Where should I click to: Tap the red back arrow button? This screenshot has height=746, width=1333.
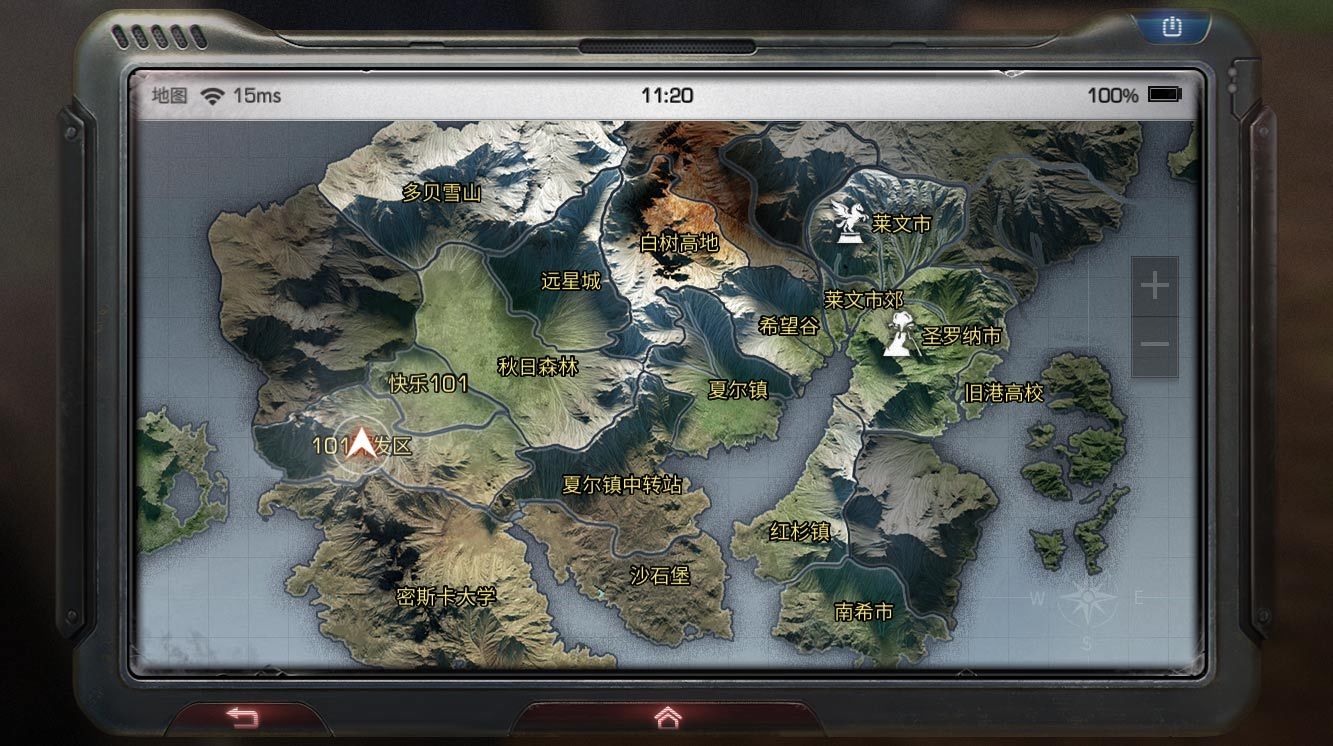click(x=242, y=717)
